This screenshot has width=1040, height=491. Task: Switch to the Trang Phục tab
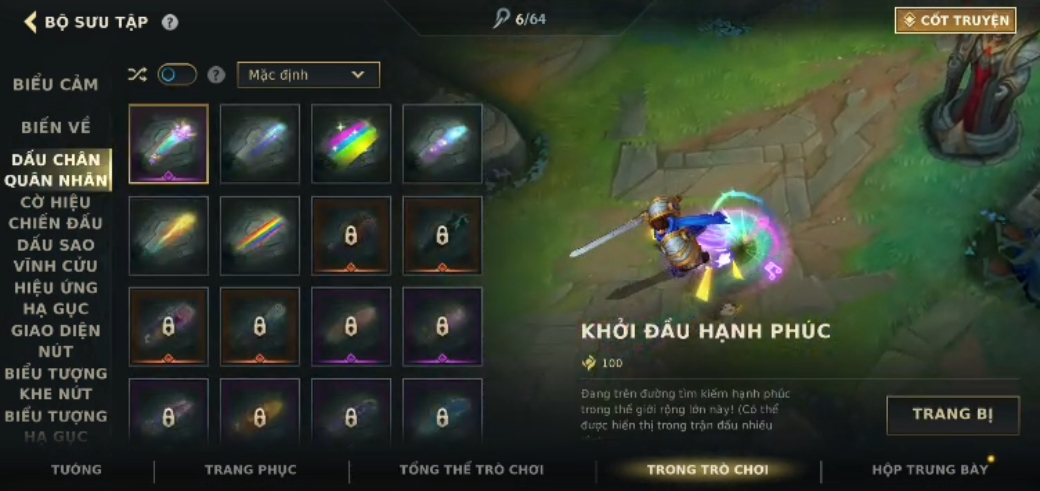point(251,470)
